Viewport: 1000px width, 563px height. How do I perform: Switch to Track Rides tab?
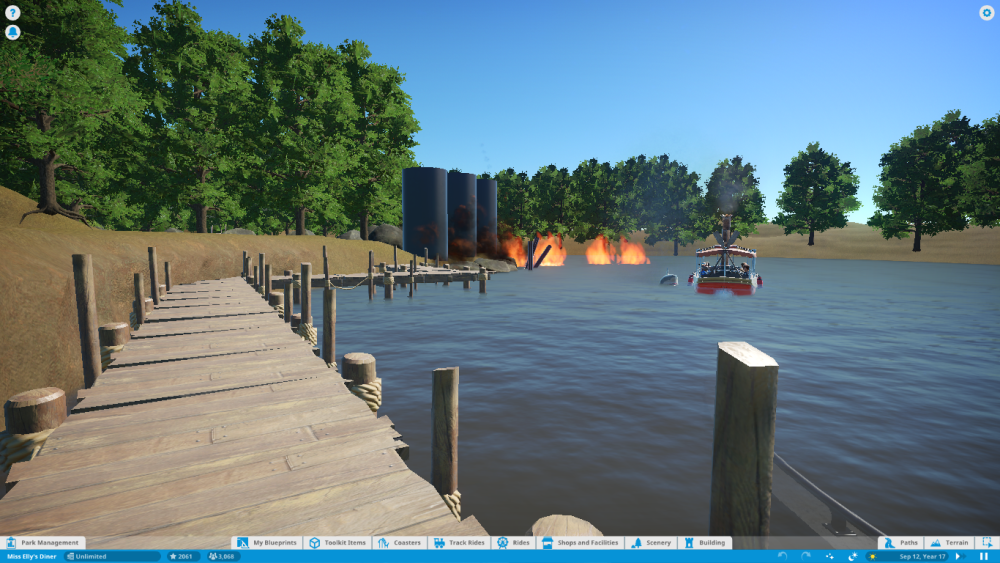point(459,543)
